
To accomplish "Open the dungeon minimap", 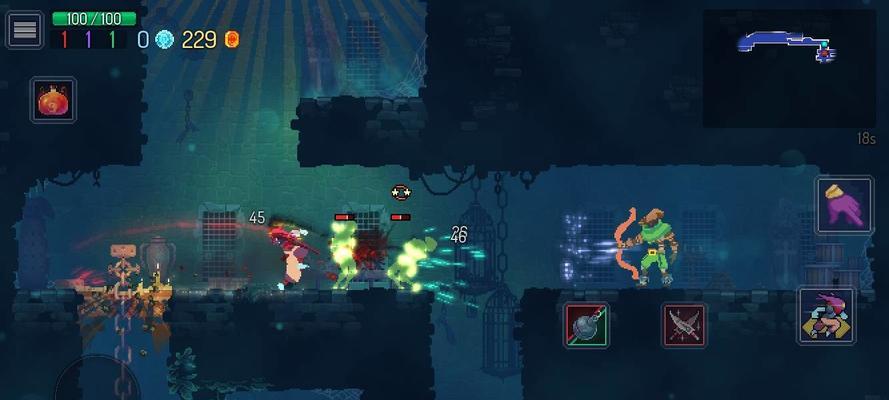I will (x=788, y=67).
